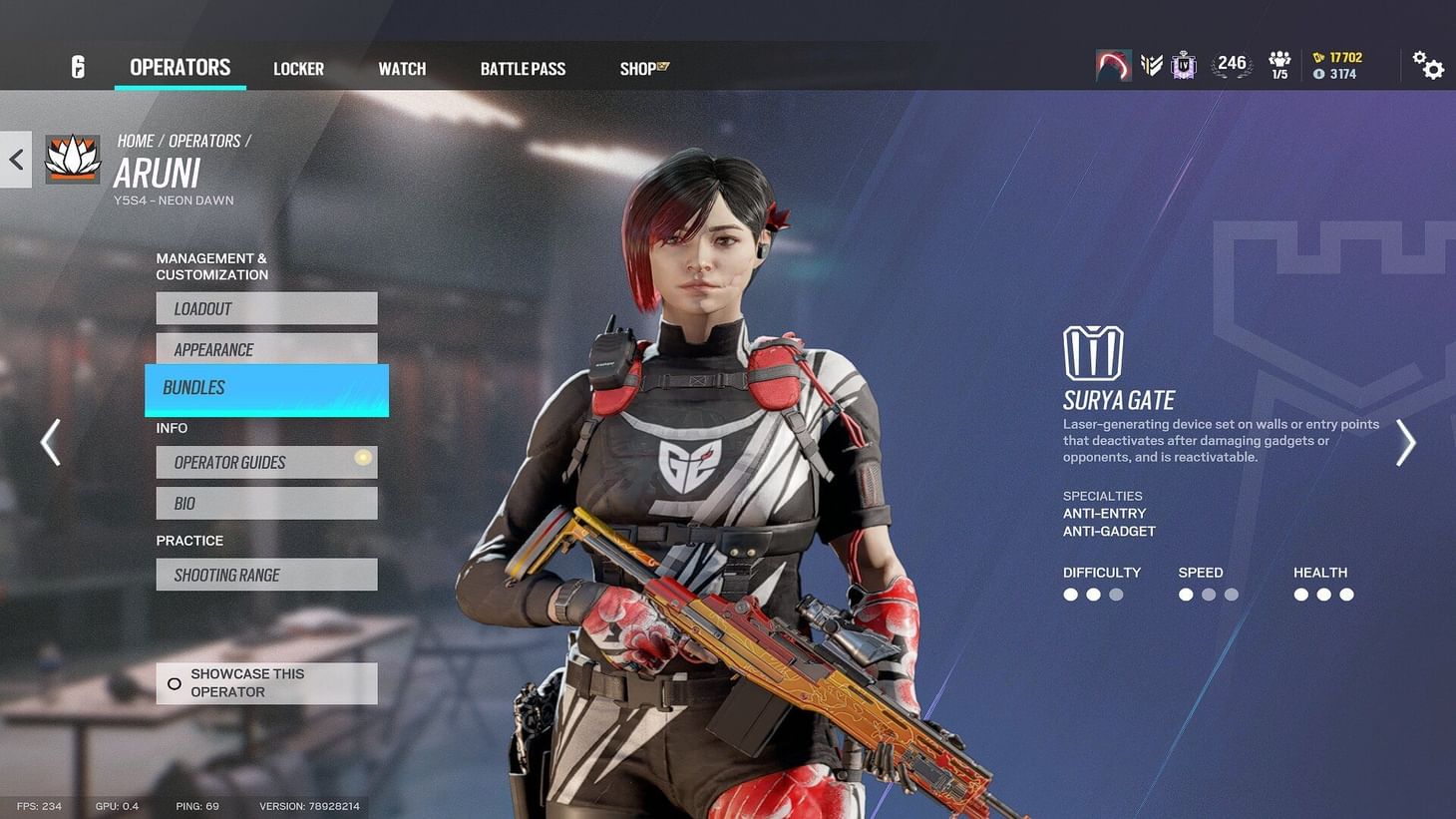This screenshot has height=819, width=1456.
Task: Open Aruni's Loadout menu
Action: click(x=265, y=308)
